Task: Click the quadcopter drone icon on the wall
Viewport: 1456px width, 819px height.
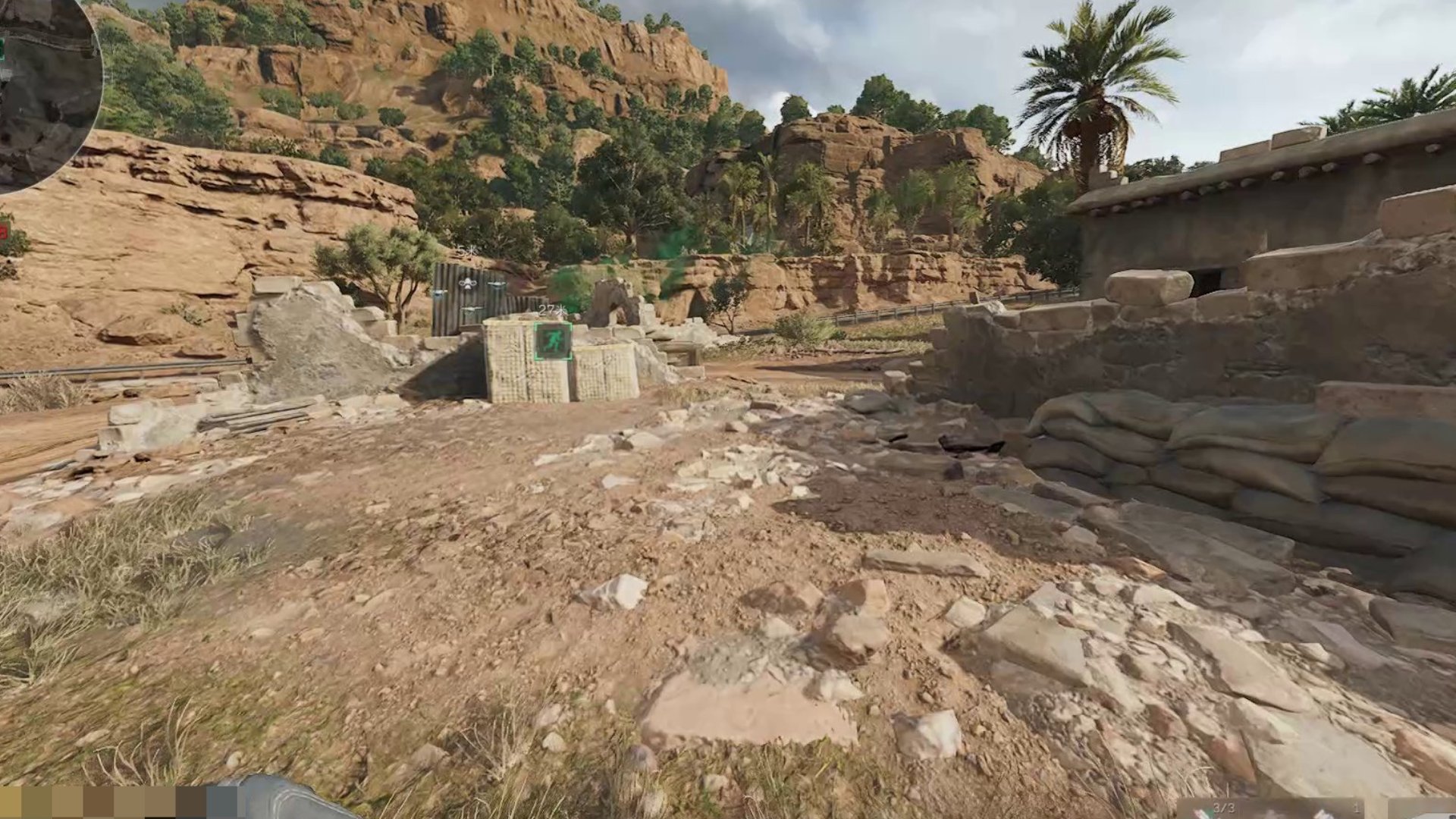Action: coord(467,284)
